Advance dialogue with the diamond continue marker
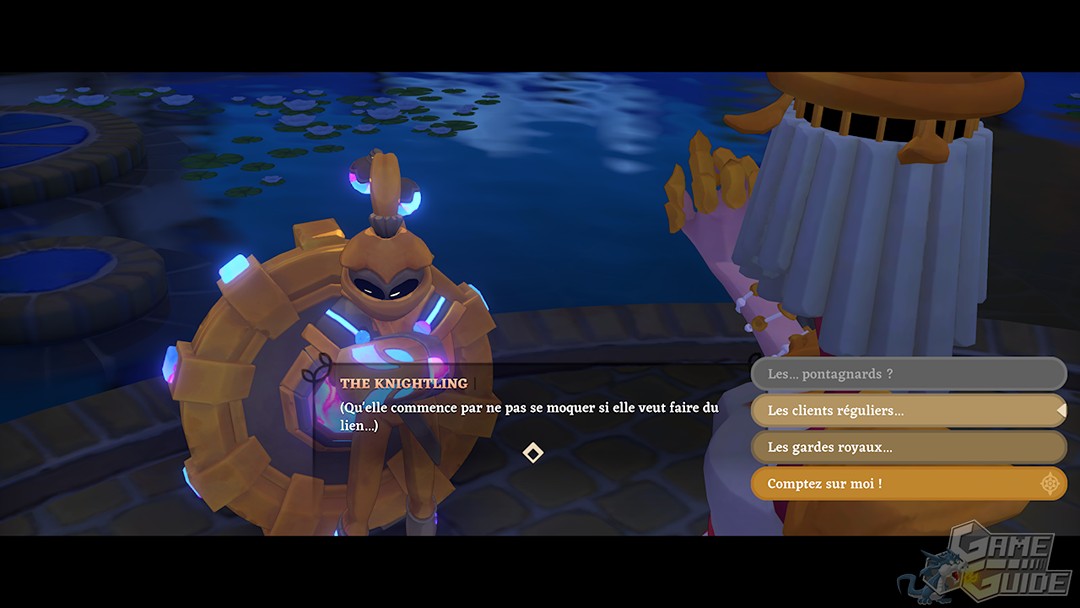This screenshot has width=1080, height=608. click(x=533, y=453)
